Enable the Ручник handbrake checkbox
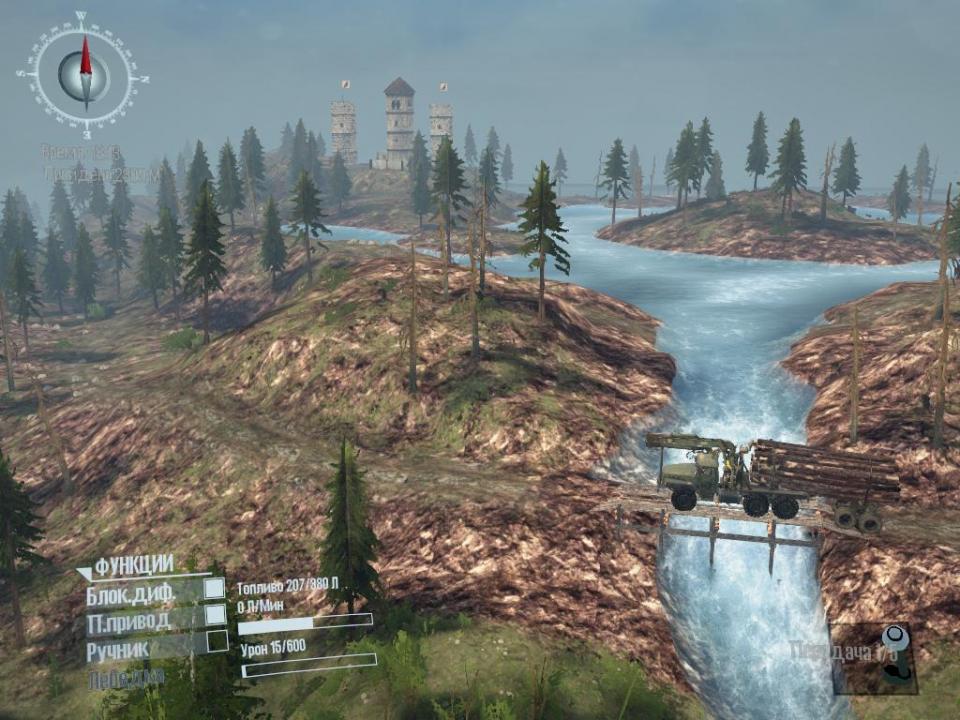 214,642
